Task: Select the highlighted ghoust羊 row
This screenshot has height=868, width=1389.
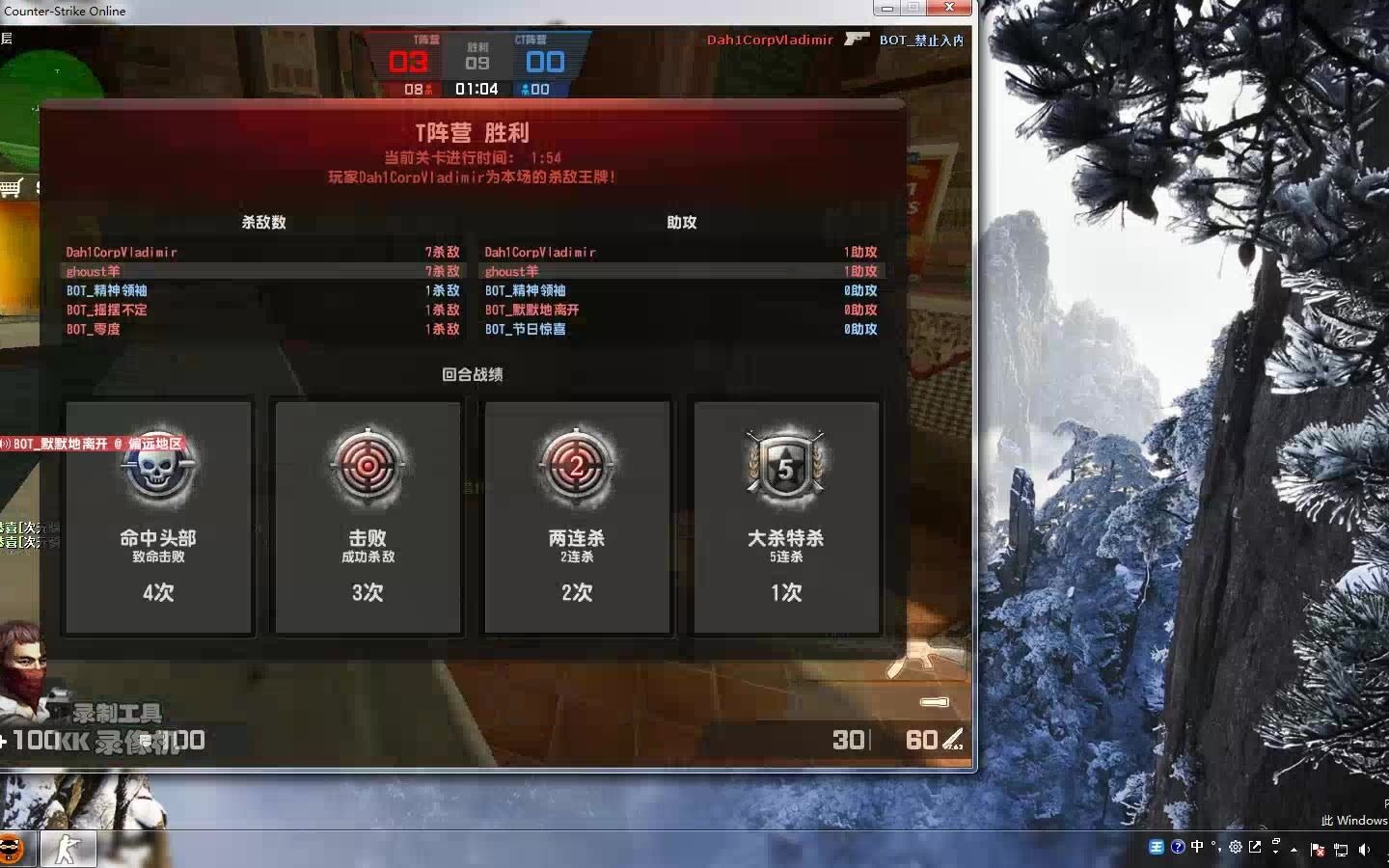Action: pyautogui.click(x=93, y=271)
